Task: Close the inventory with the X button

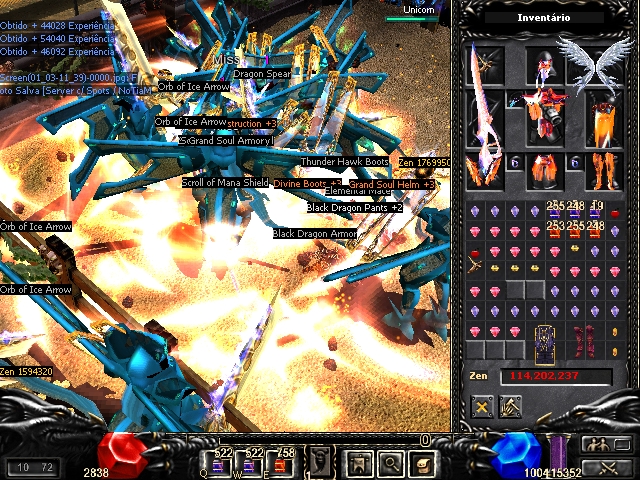Action: tap(483, 407)
